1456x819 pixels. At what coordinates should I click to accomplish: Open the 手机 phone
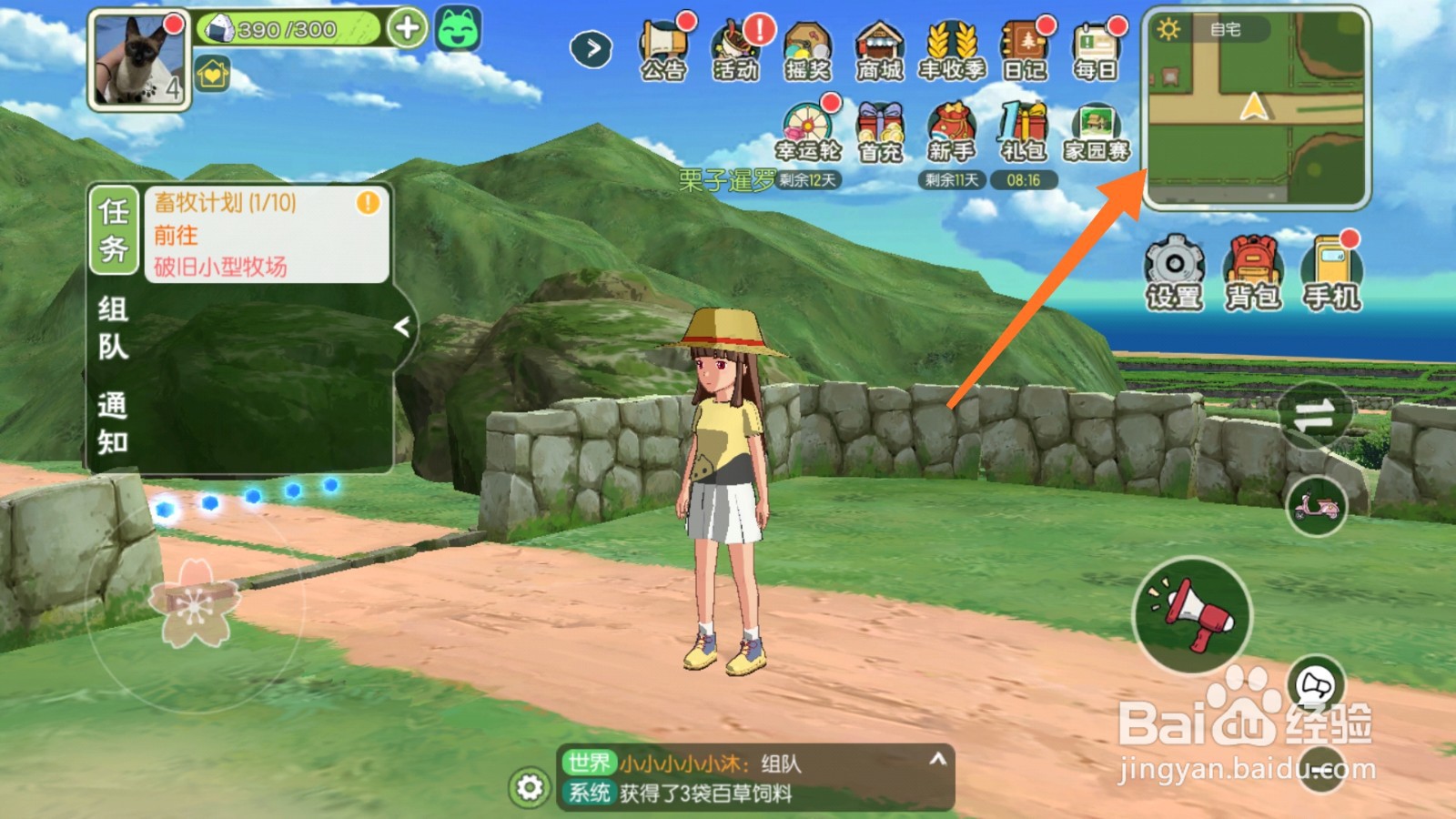1332,272
